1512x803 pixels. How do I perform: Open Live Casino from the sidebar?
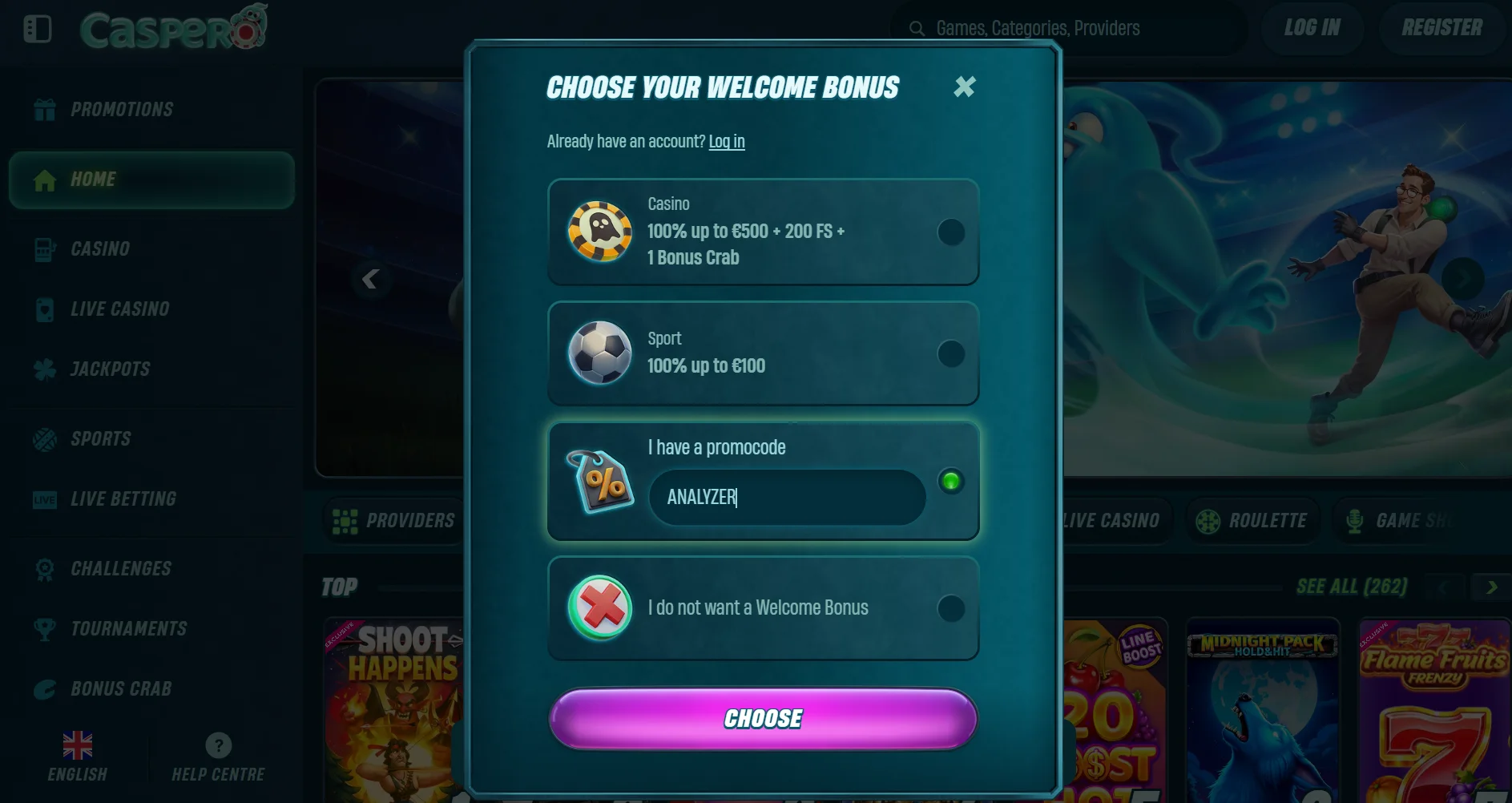119,309
